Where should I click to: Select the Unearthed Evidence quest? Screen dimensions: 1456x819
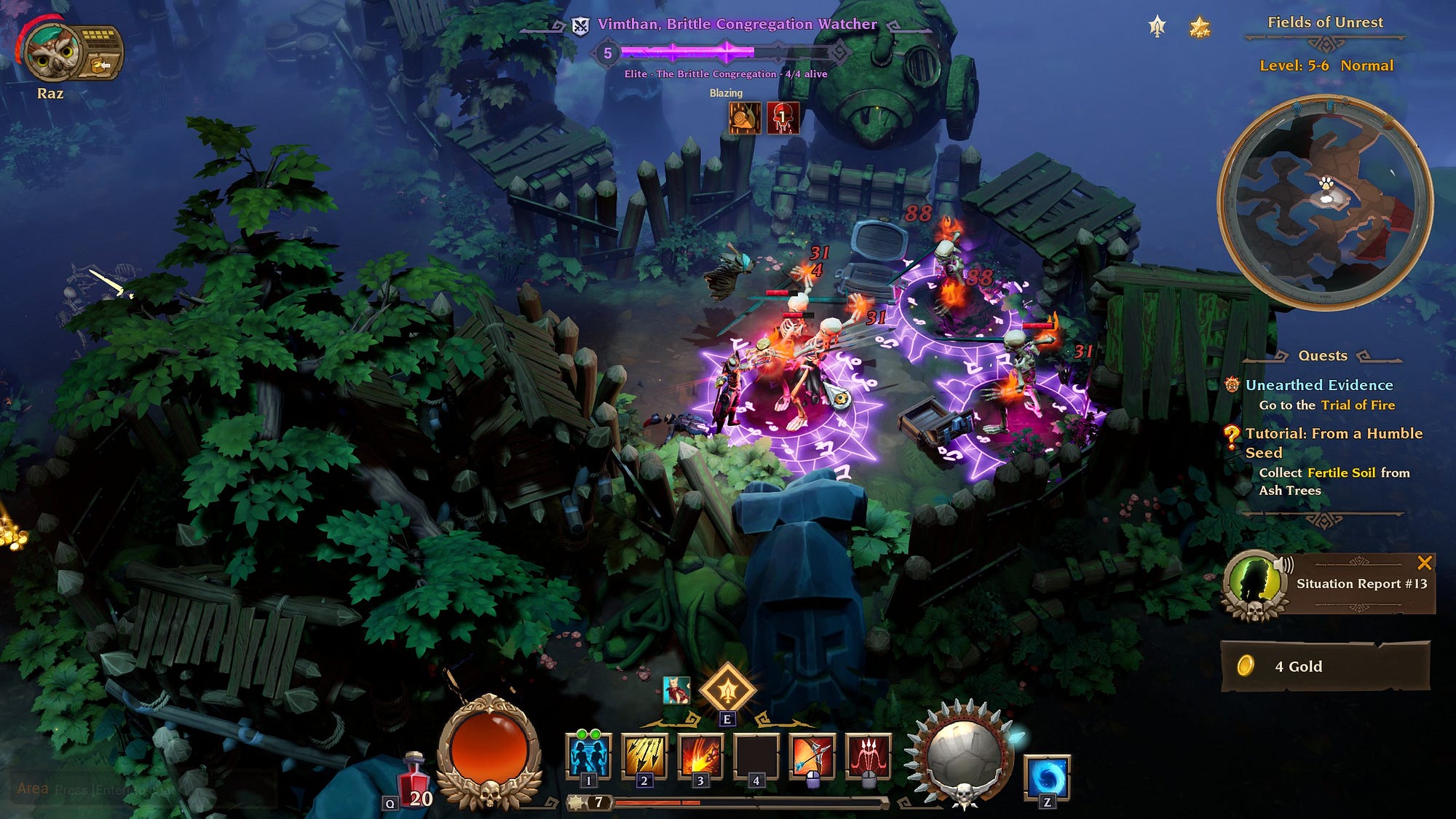[1318, 385]
